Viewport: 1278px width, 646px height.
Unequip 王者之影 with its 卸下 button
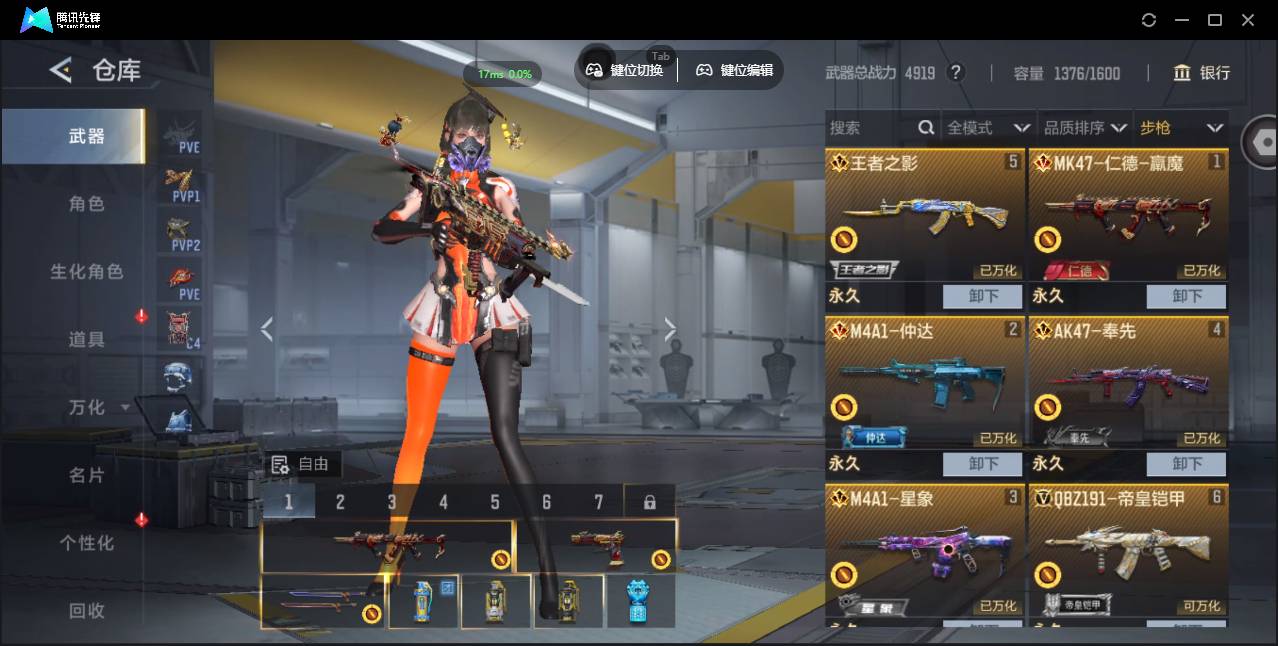tap(982, 296)
